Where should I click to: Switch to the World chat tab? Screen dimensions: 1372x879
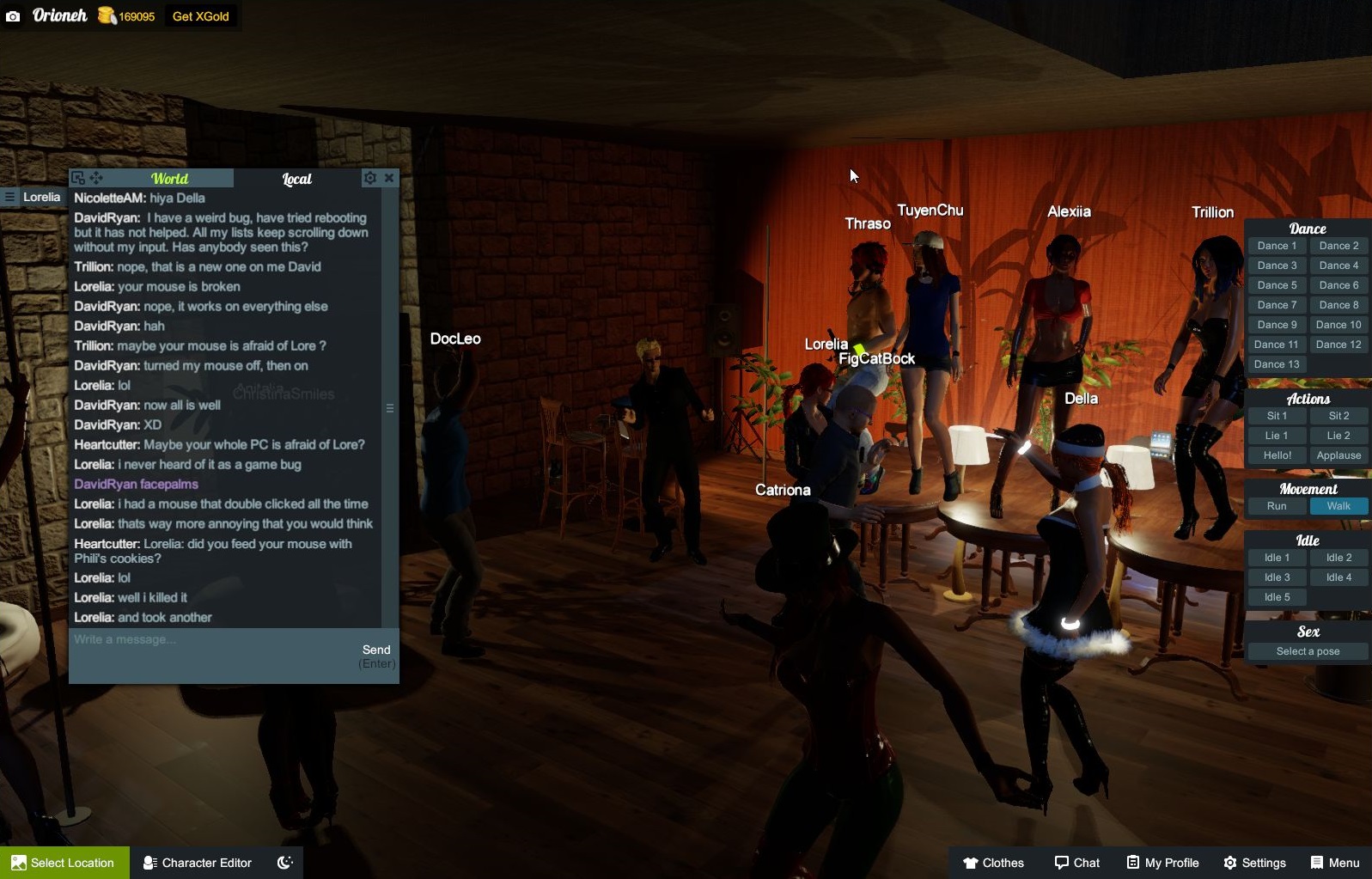(169, 179)
